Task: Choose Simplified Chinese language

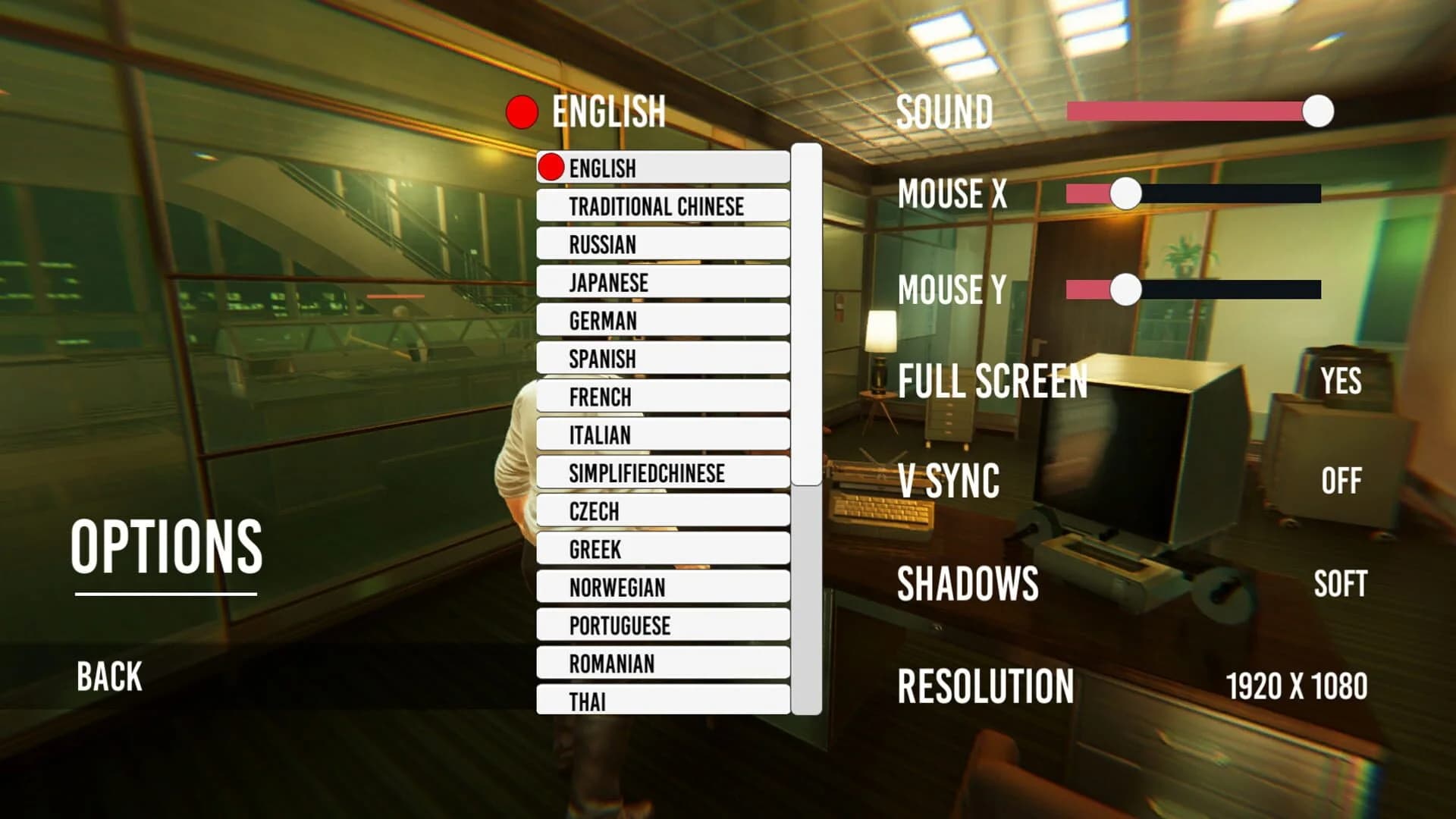Action: point(662,473)
